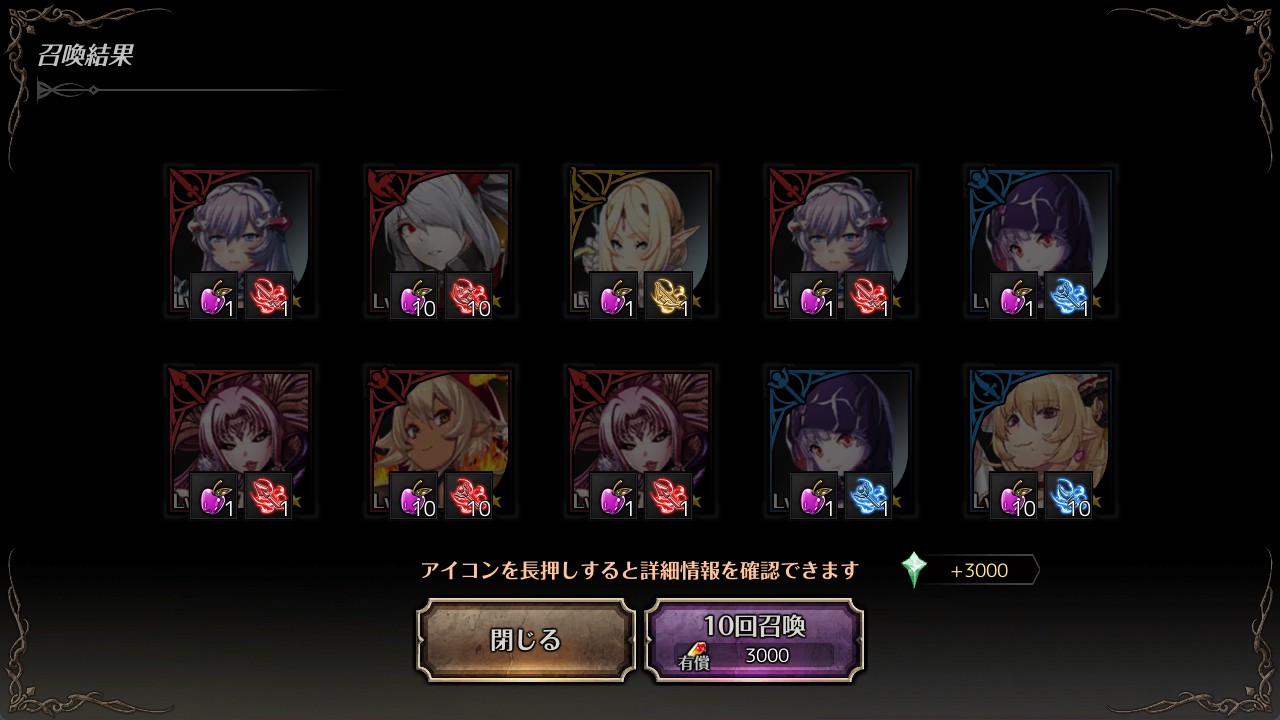Image resolution: width=1280 pixels, height=720 pixels.
Task: Select the dark-skinned blonde card with flames
Action: (x=440, y=442)
